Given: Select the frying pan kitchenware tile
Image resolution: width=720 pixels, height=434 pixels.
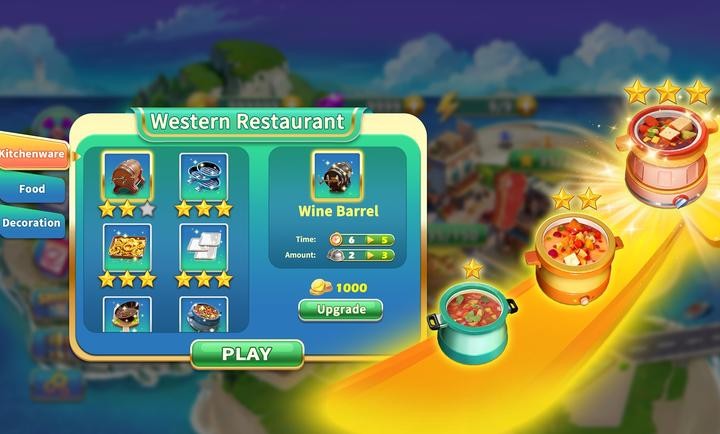Looking at the screenshot, I should 127,315.
